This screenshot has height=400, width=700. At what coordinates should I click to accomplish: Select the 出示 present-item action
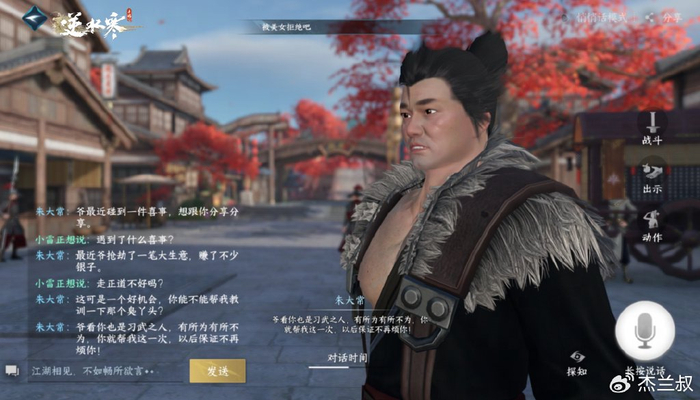653,176
